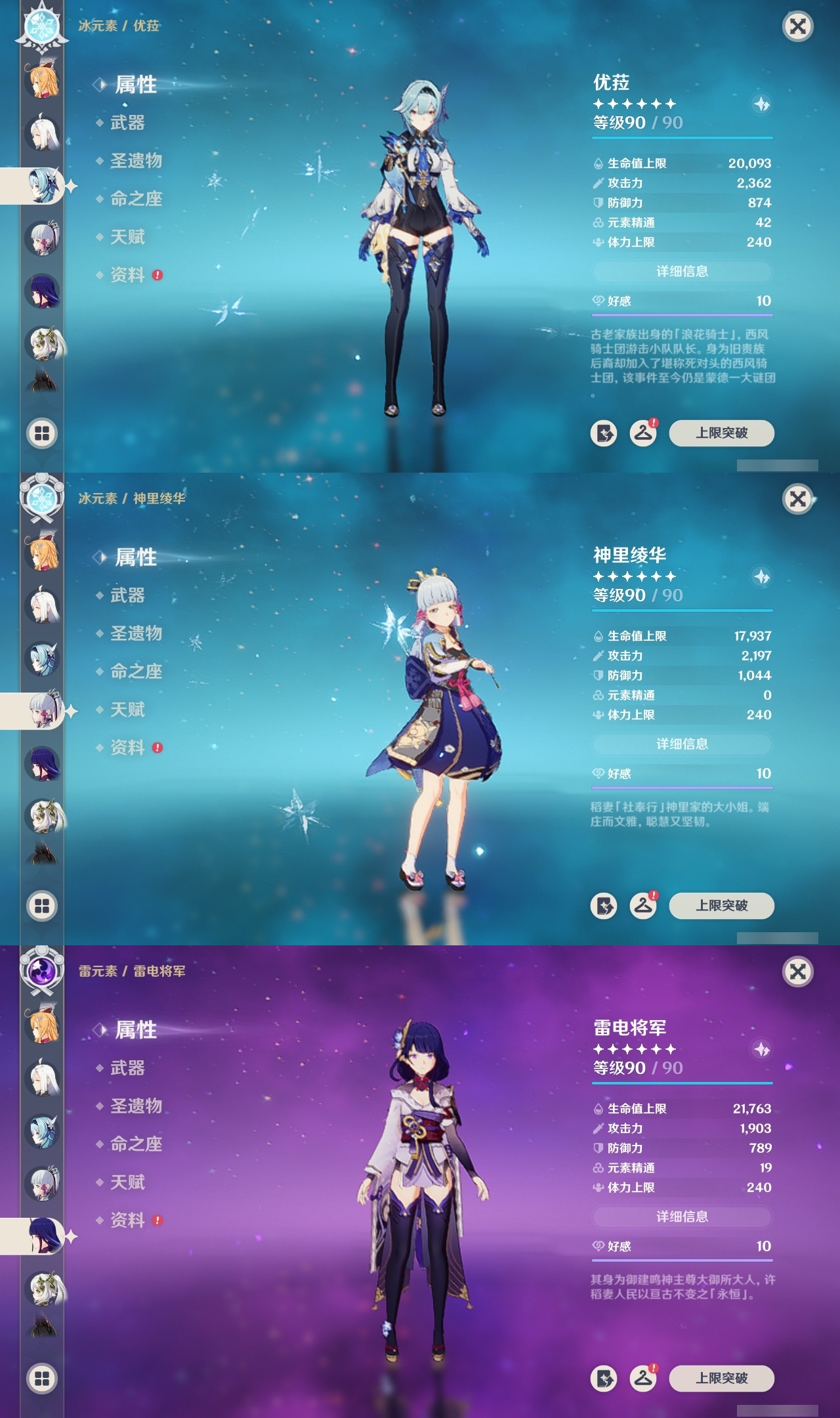This screenshot has width=840, height=1418.
Task: Click 详细信息 on Ayaka's stats panel
Action: [x=682, y=744]
